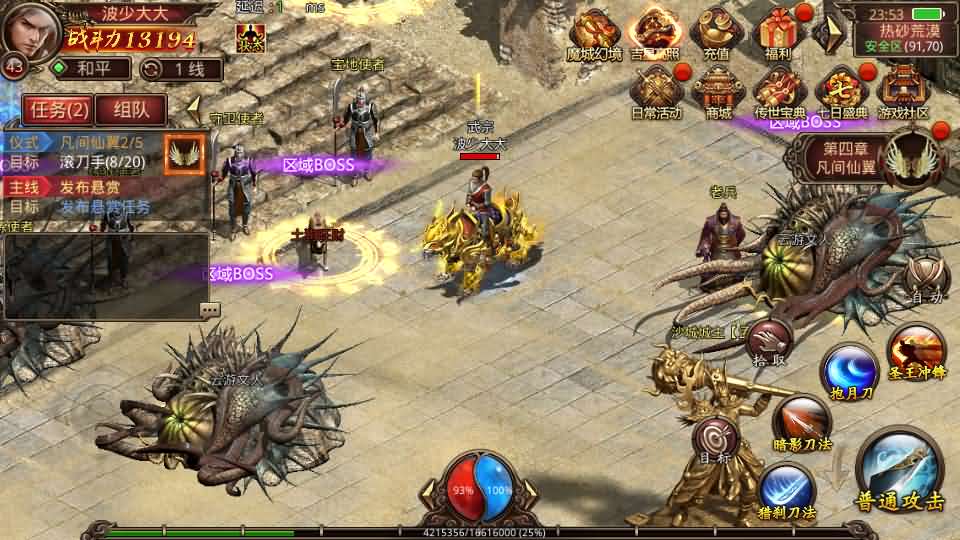
Task: Collapse the top icon menu arrow
Action: pyautogui.click(x=826, y=34)
